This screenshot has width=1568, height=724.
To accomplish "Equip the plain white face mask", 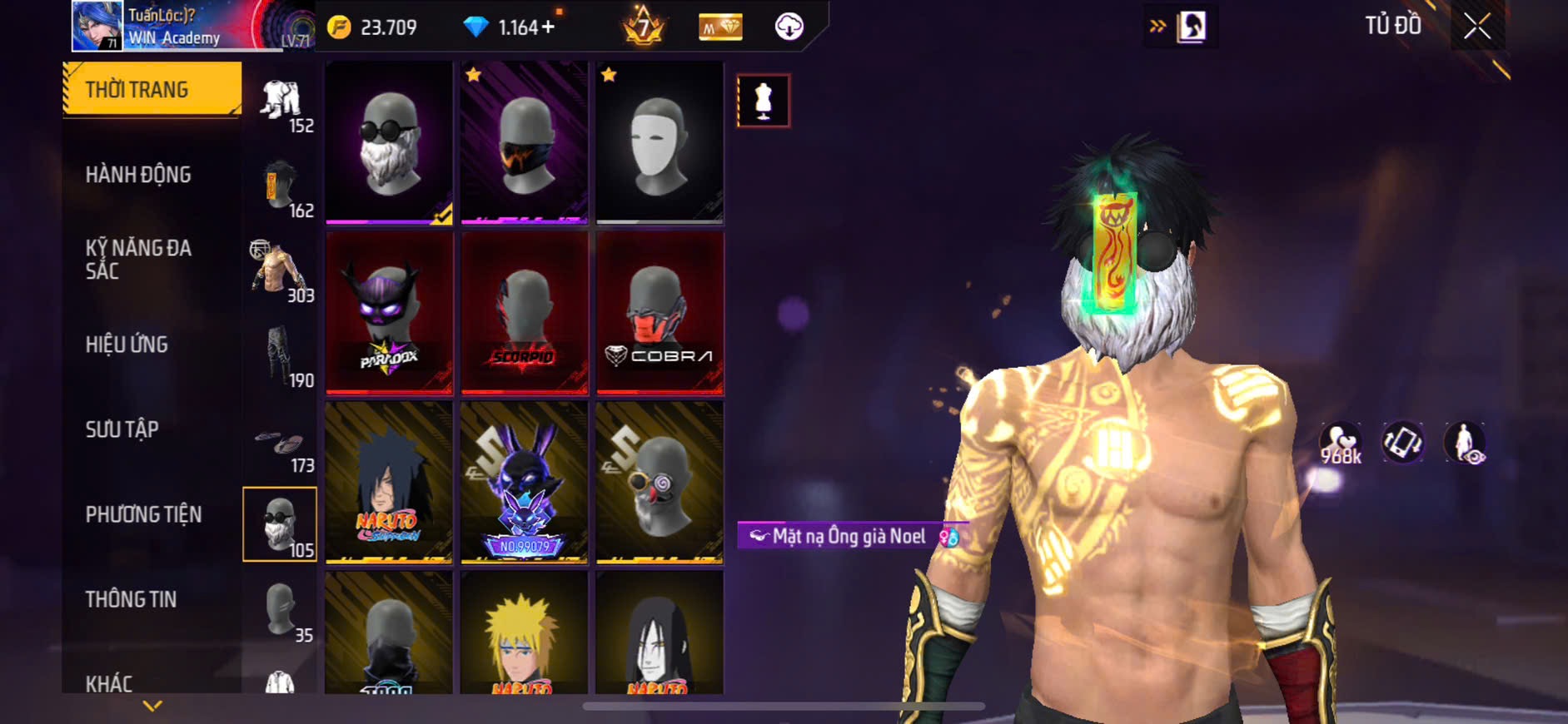I will (x=659, y=141).
